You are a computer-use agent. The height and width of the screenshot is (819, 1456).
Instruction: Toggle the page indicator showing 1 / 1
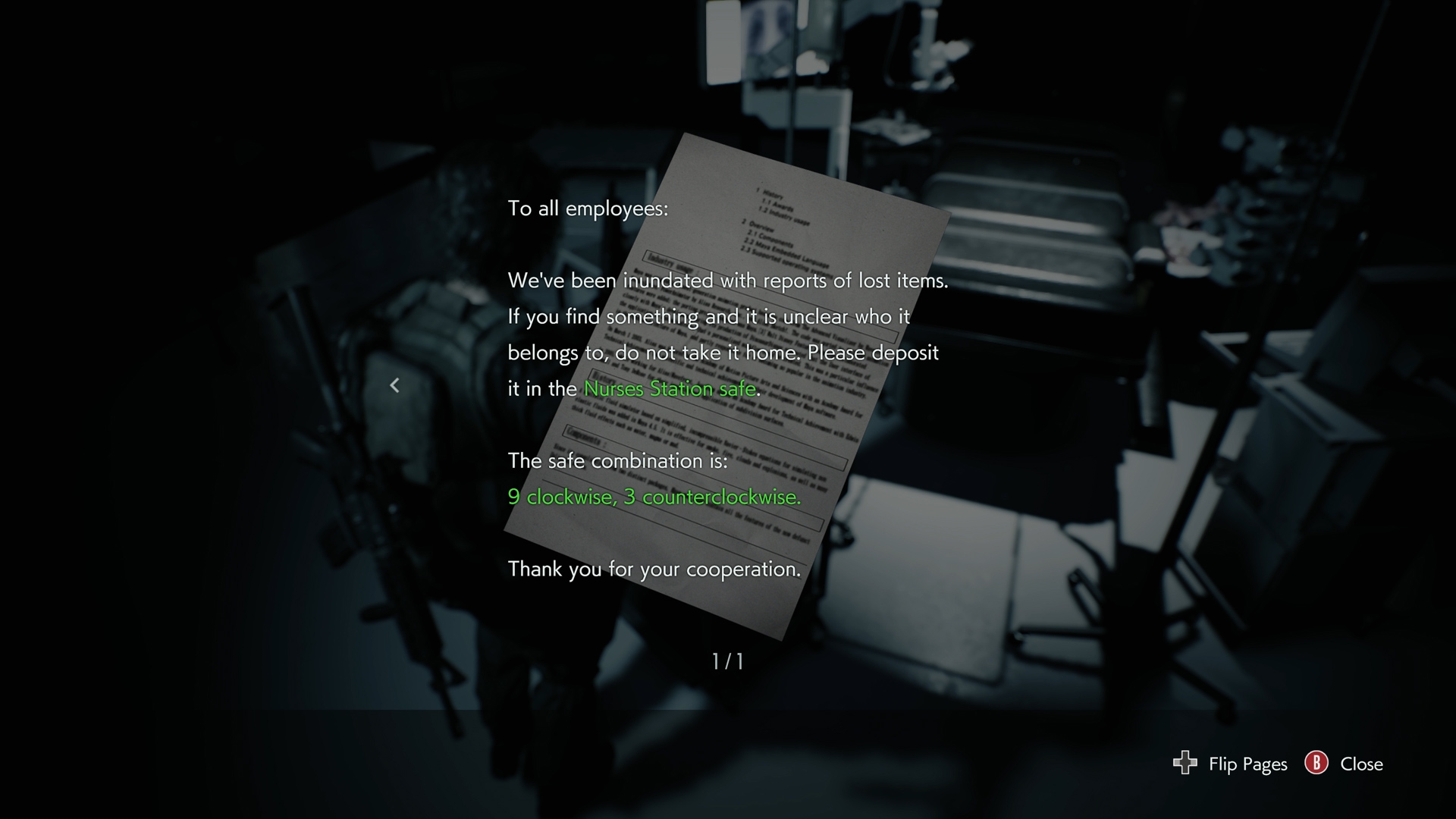pyautogui.click(x=727, y=661)
